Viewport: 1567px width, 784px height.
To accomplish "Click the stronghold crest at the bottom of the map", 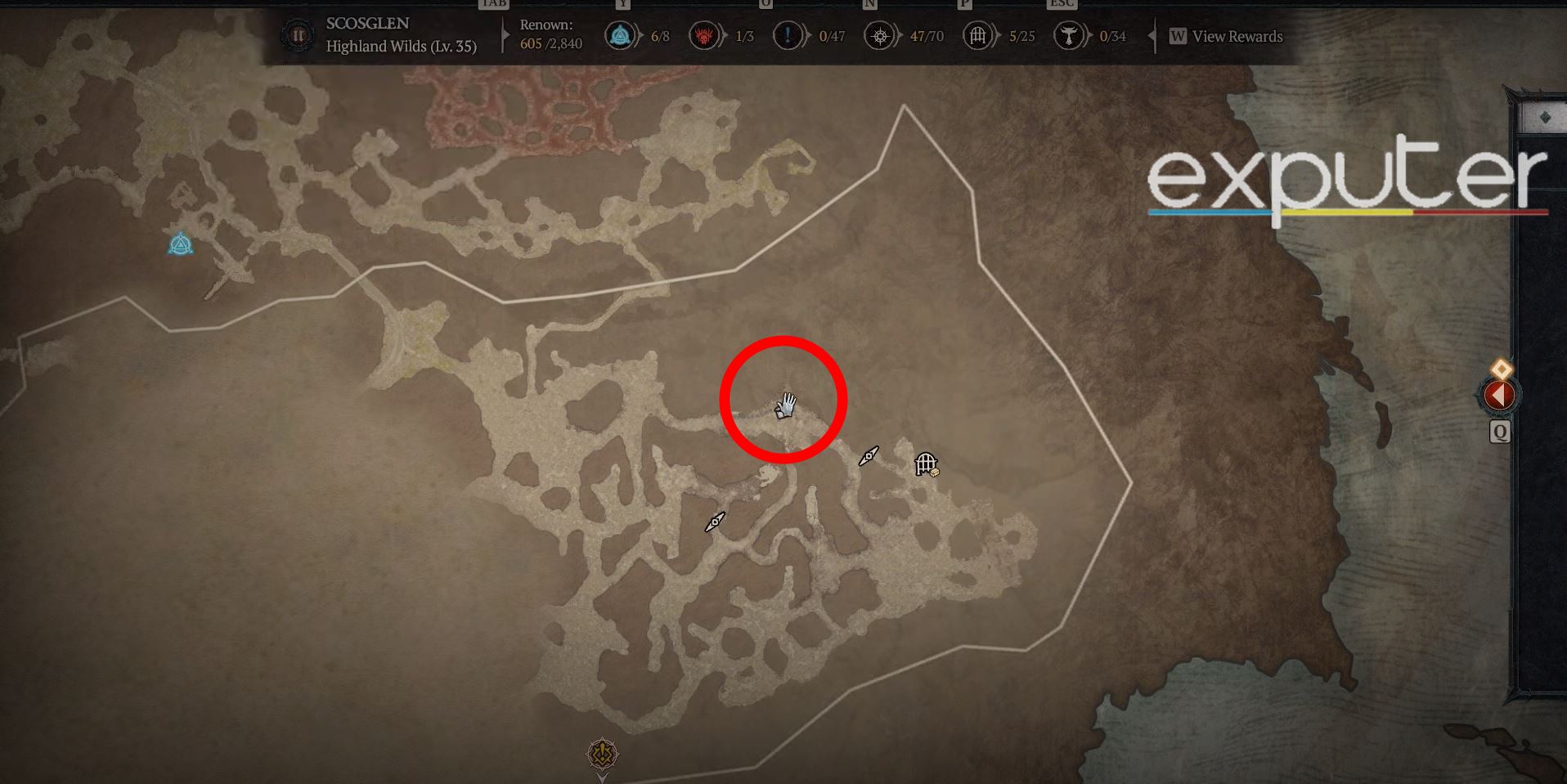I will [602, 755].
